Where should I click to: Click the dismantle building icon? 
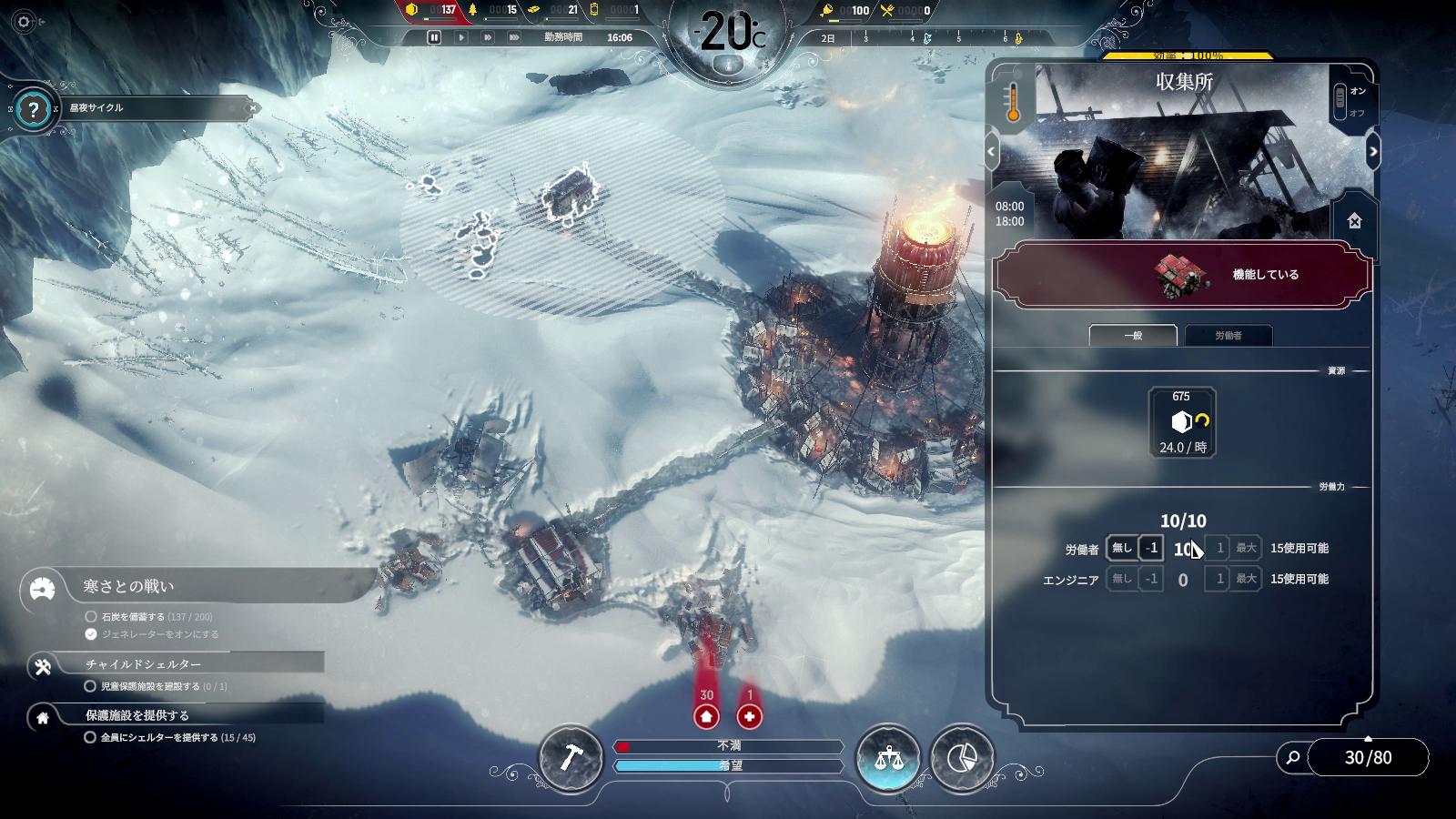pos(1354,221)
